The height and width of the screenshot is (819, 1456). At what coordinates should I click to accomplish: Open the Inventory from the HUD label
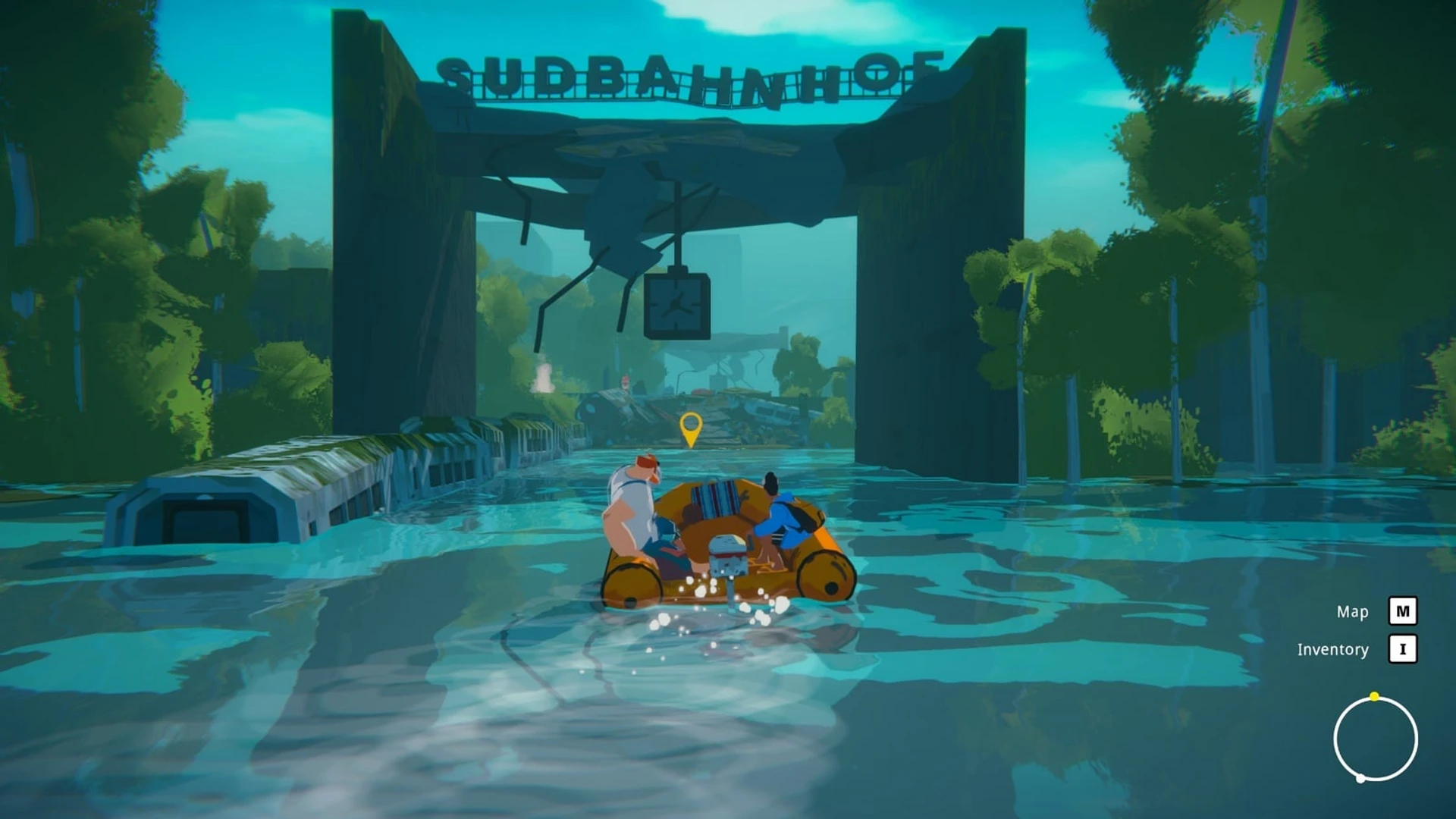(x=1332, y=649)
